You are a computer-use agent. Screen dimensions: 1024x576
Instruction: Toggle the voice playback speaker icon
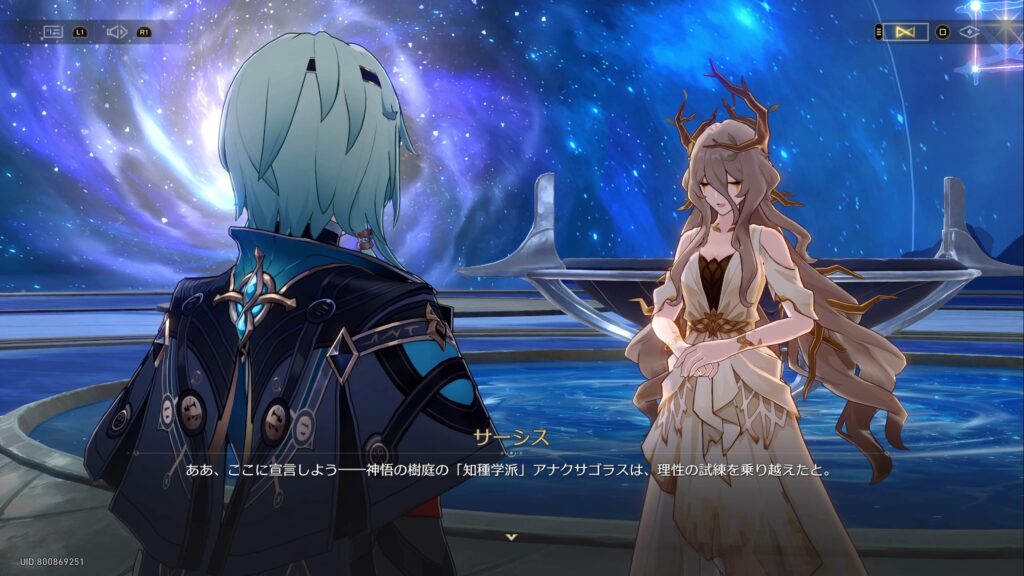pos(116,32)
